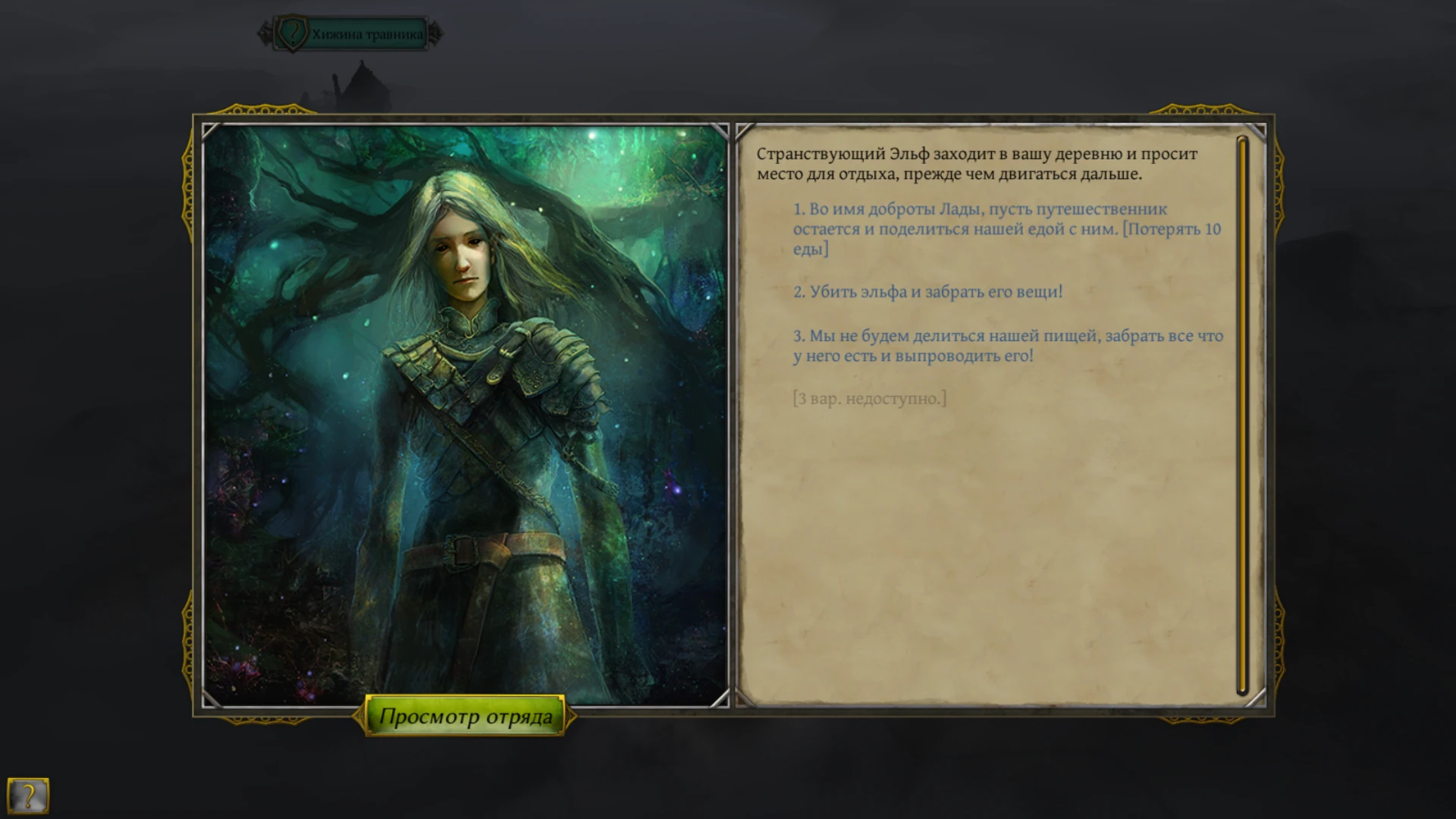Open the help question-mark icon at bottom left

28,795
